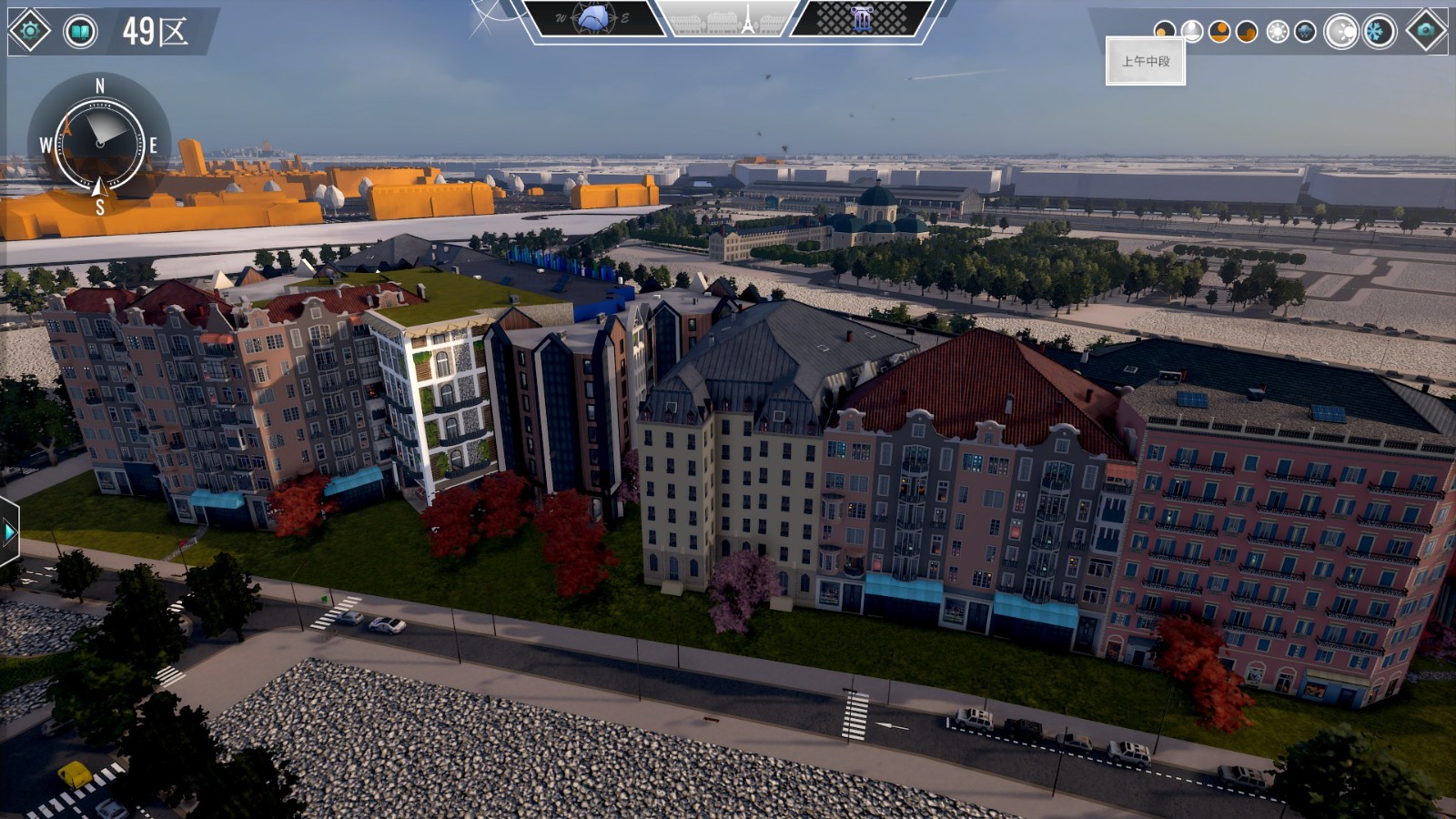
Task: Switch weather to clear sunny
Action: tap(1278, 32)
